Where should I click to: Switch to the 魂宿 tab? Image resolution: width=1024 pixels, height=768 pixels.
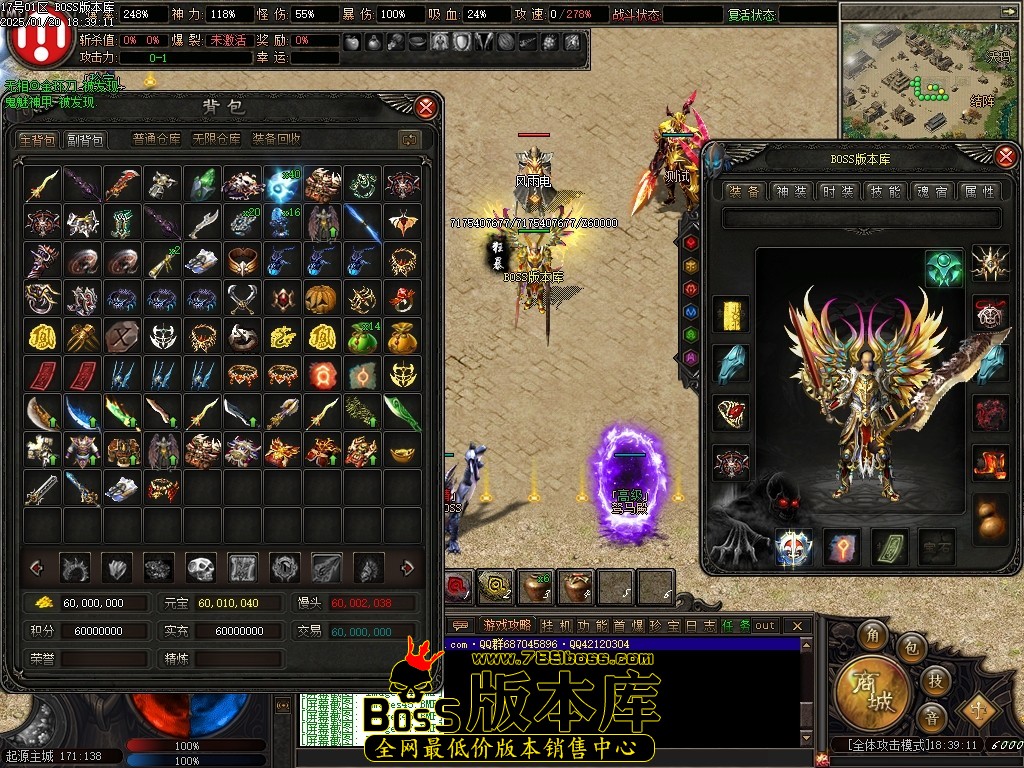930,191
